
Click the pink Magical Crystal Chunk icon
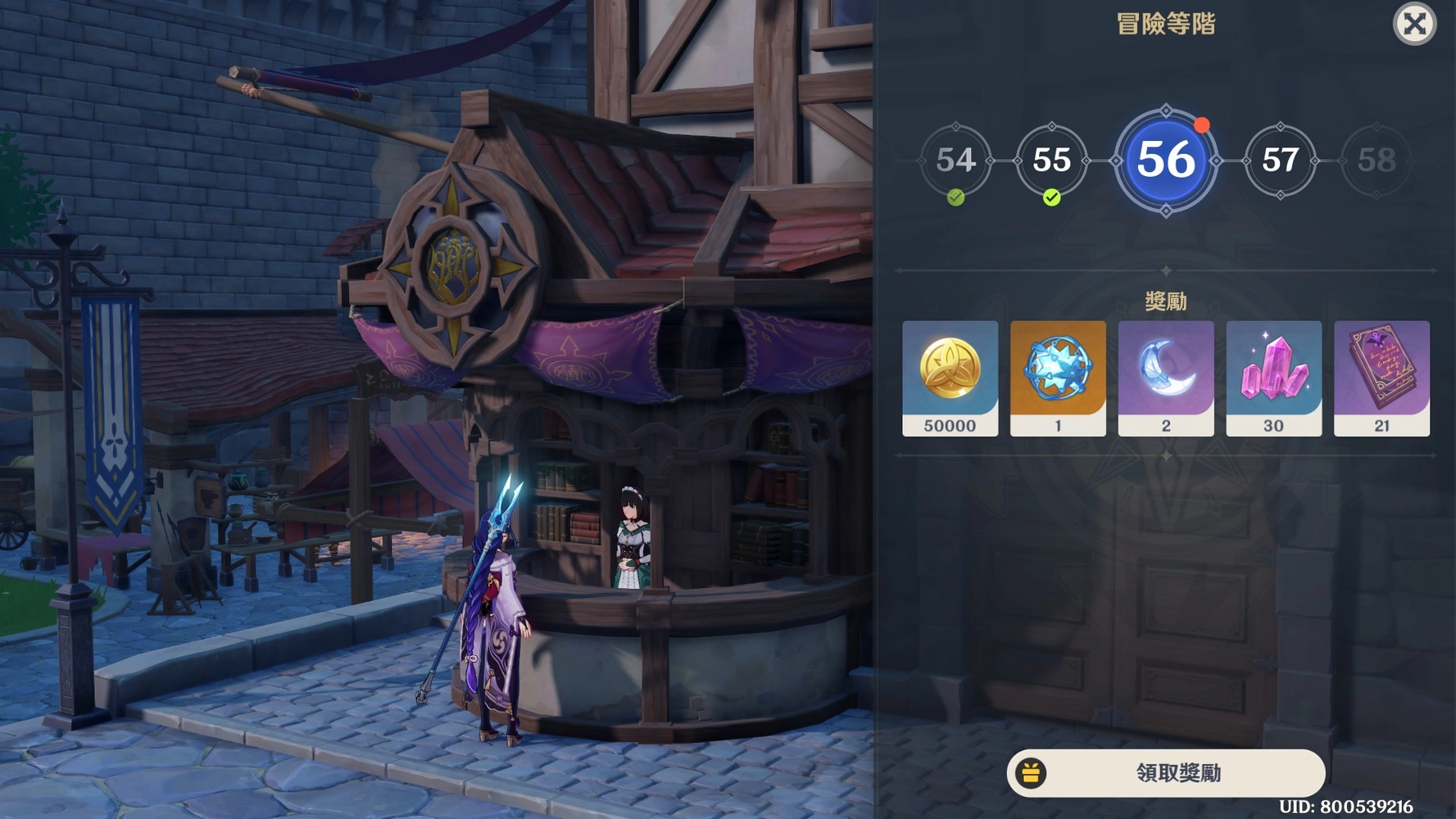pyautogui.click(x=1273, y=369)
